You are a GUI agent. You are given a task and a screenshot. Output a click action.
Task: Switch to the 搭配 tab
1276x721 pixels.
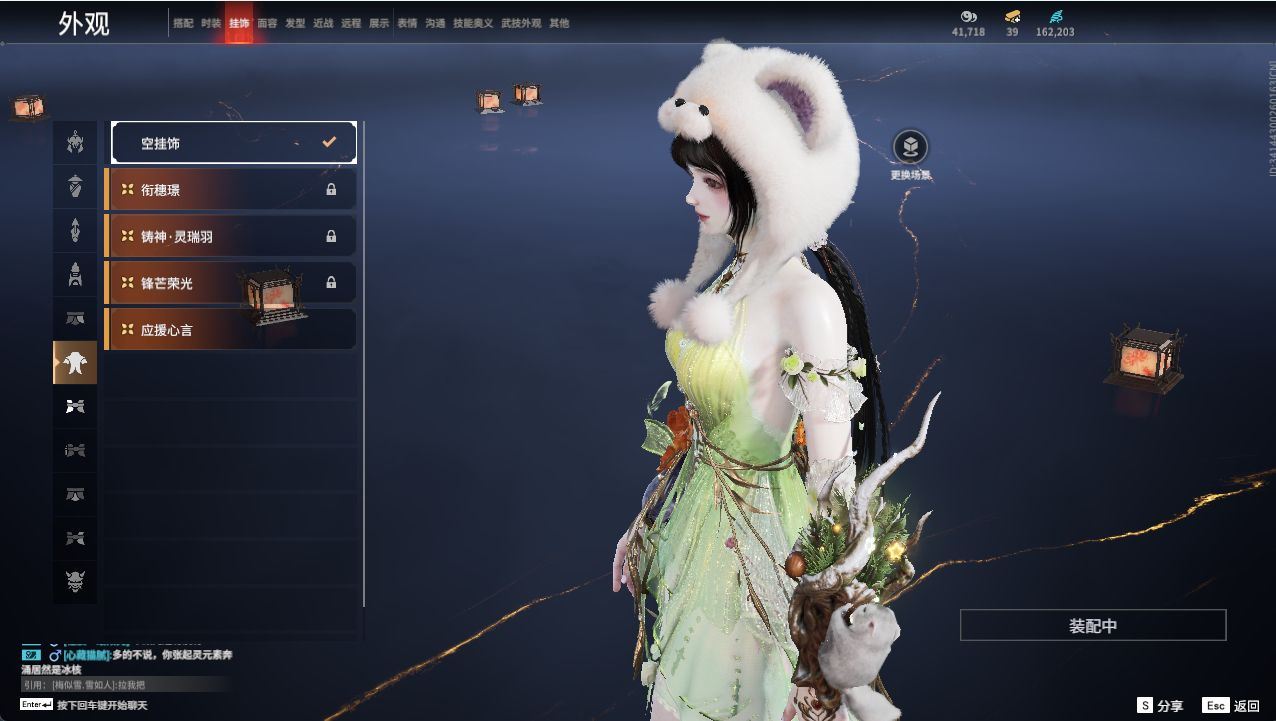coord(183,23)
